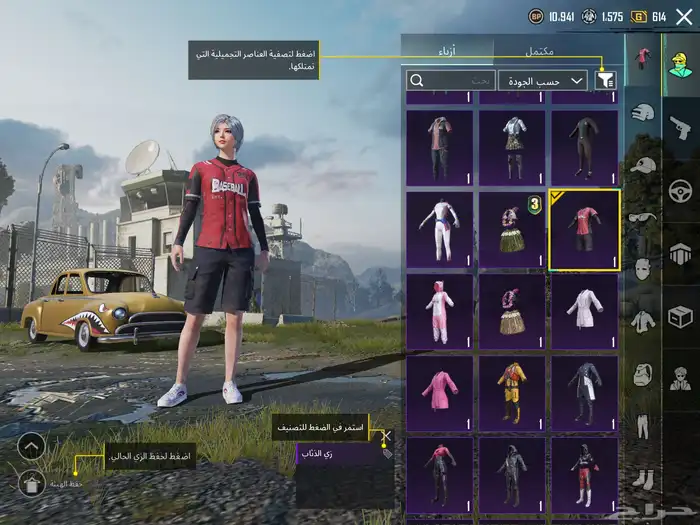Close the inventory with the X button

[x=684, y=16]
